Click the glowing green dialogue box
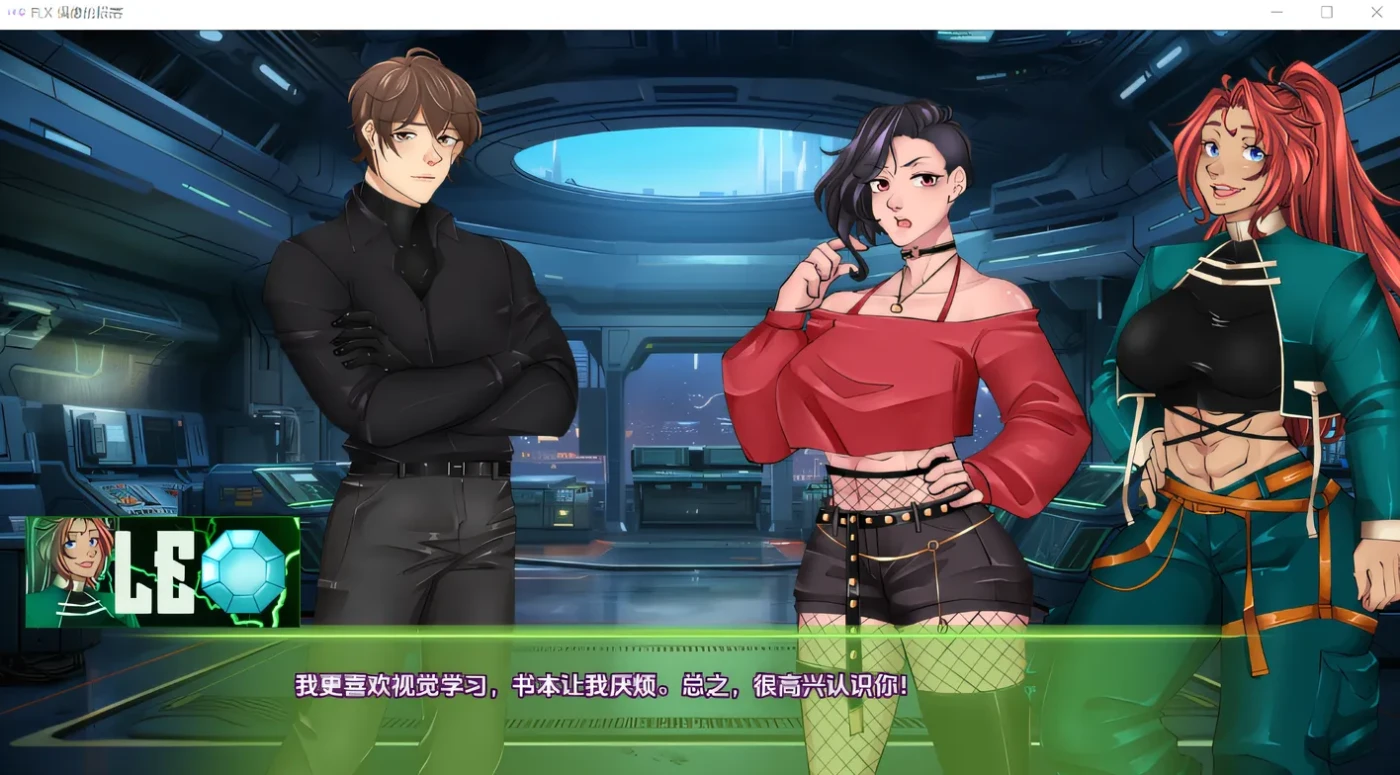1400x775 pixels. pos(700,700)
